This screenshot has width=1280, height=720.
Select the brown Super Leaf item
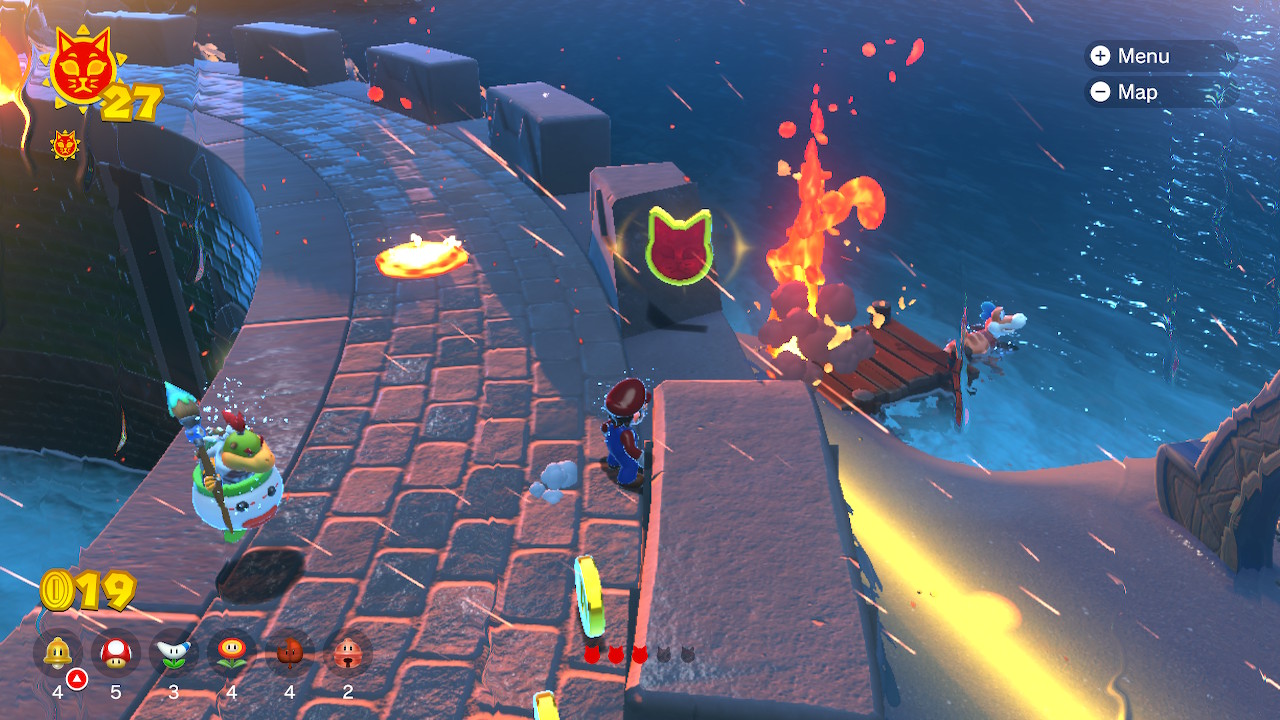pyautogui.click(x=290, y=653)
